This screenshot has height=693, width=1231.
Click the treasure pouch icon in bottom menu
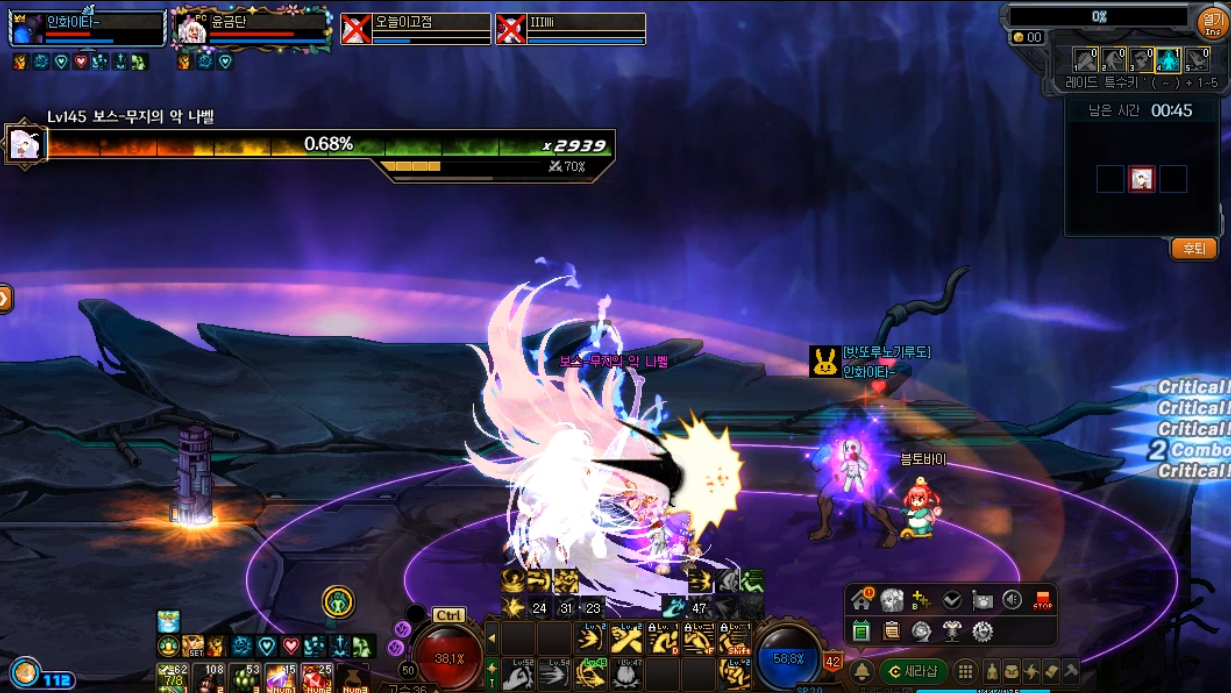1012,671
